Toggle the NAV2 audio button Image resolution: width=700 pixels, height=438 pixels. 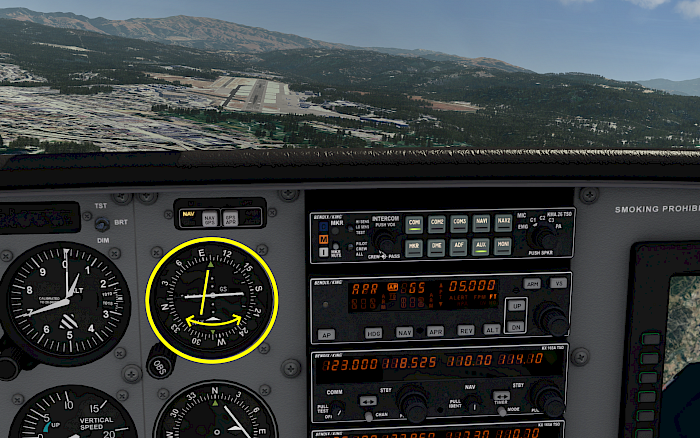coord(504,224)
